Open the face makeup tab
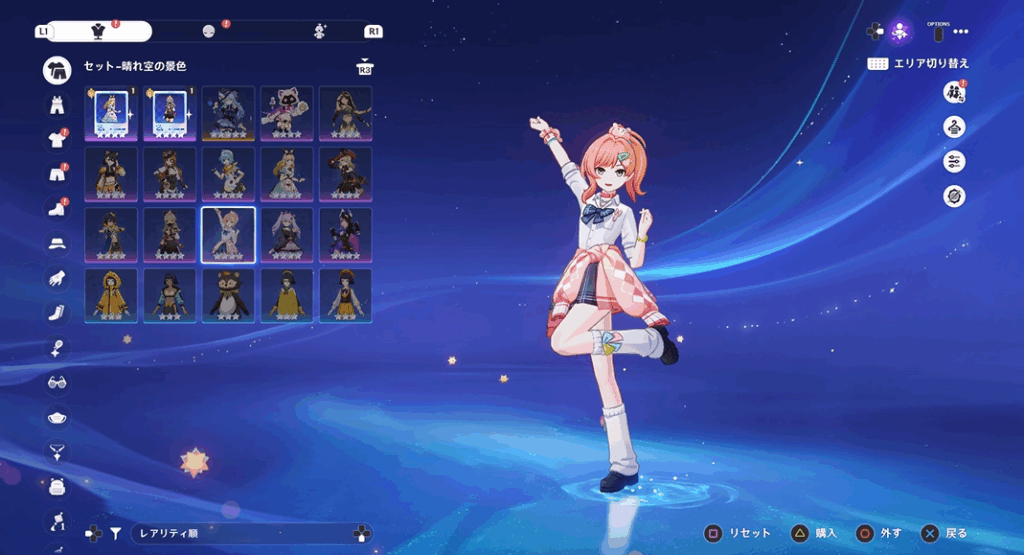 point(209,31)
